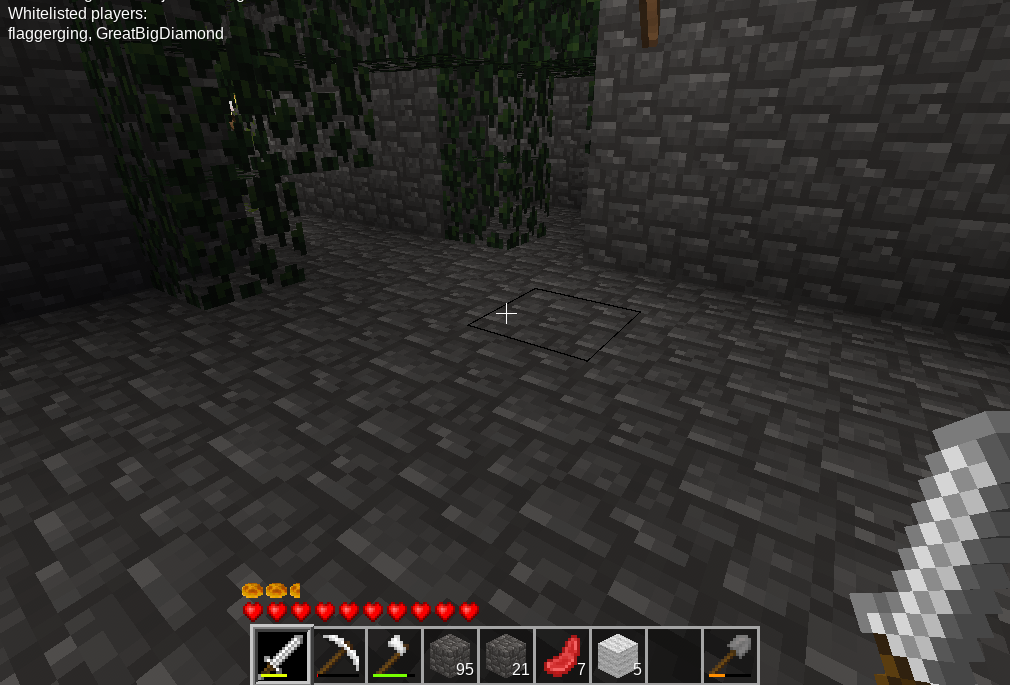Switch to the shovel hotbar slot

(730, 655)
